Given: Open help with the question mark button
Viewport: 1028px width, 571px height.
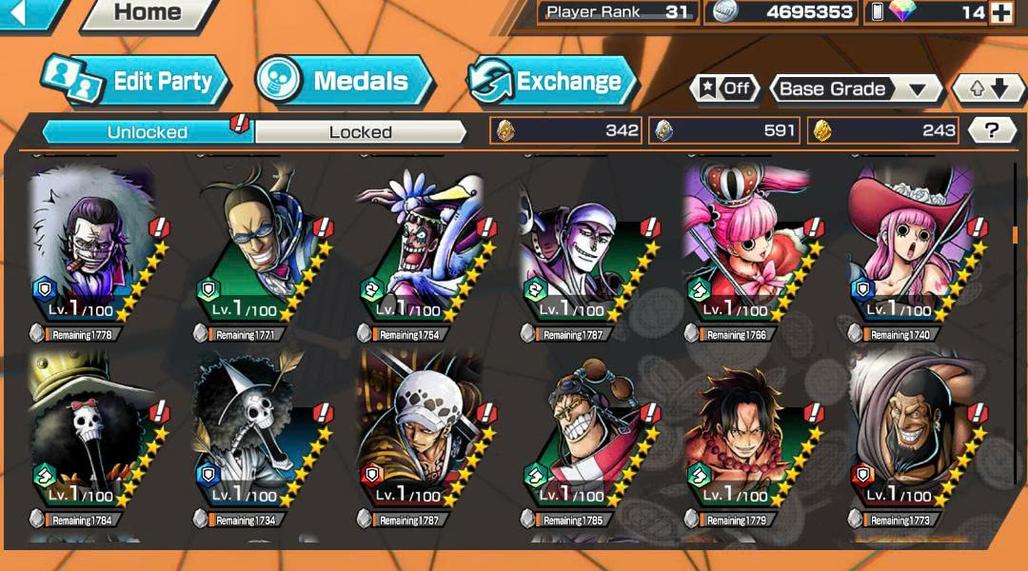Looking at the screenshot, I should point(991,130).
